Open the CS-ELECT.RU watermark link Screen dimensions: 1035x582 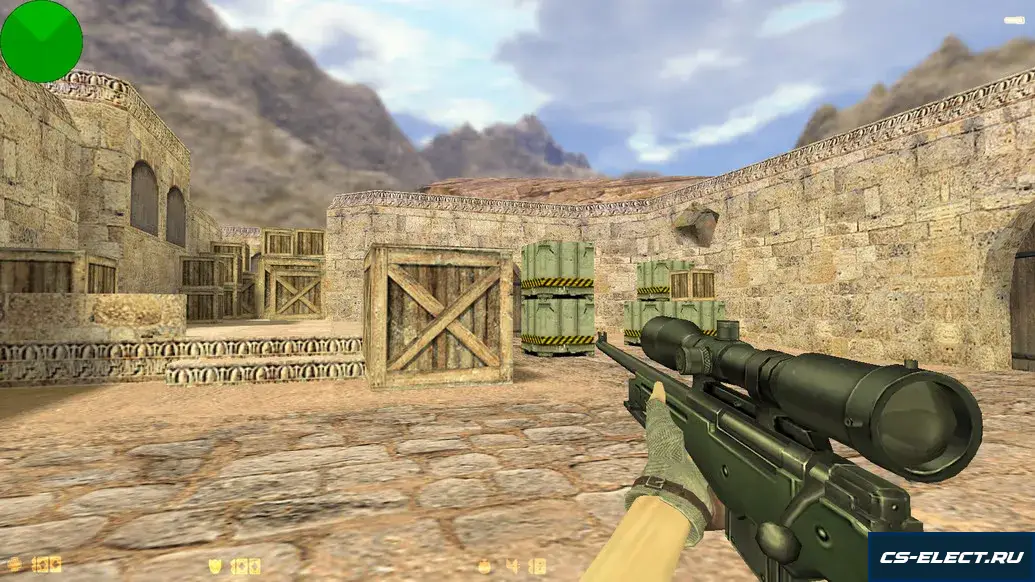pyautogui.click(x=950, y=557)
